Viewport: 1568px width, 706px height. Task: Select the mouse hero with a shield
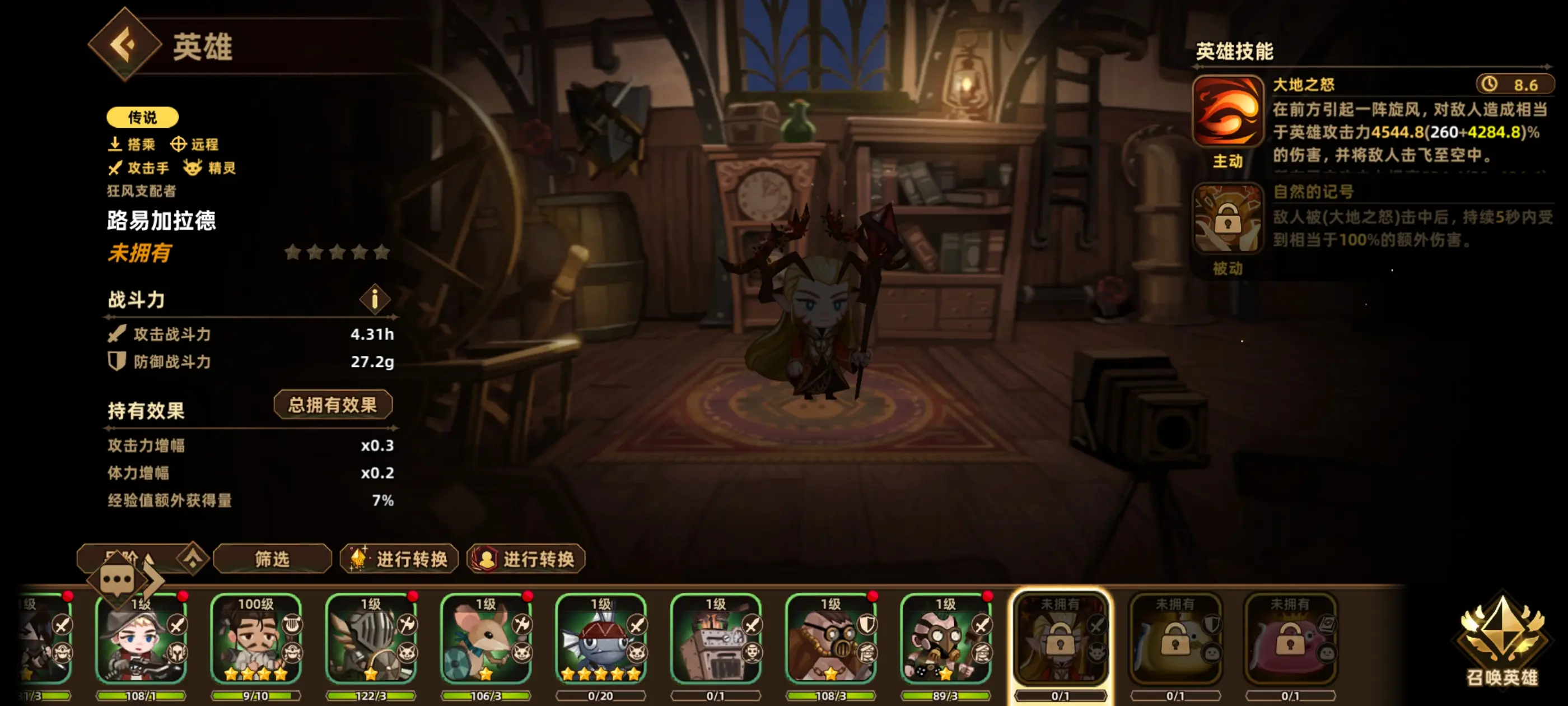click(x=486, y=640)
